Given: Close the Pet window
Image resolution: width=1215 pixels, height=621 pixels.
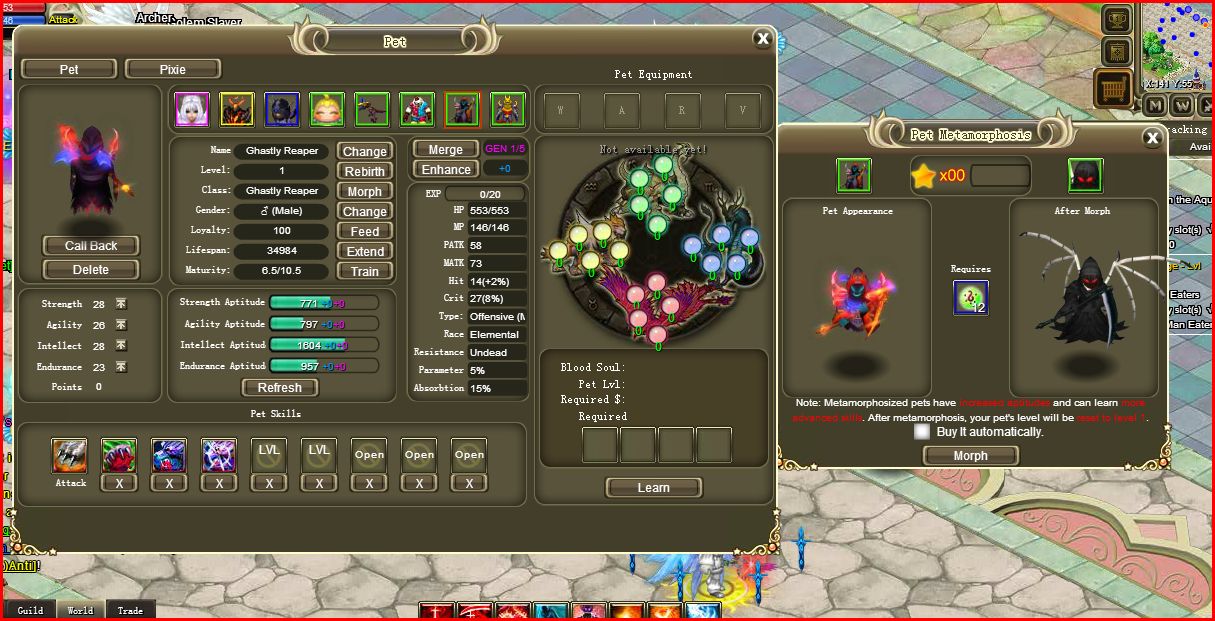Looking at the screenshot, I should coord(763,39).
